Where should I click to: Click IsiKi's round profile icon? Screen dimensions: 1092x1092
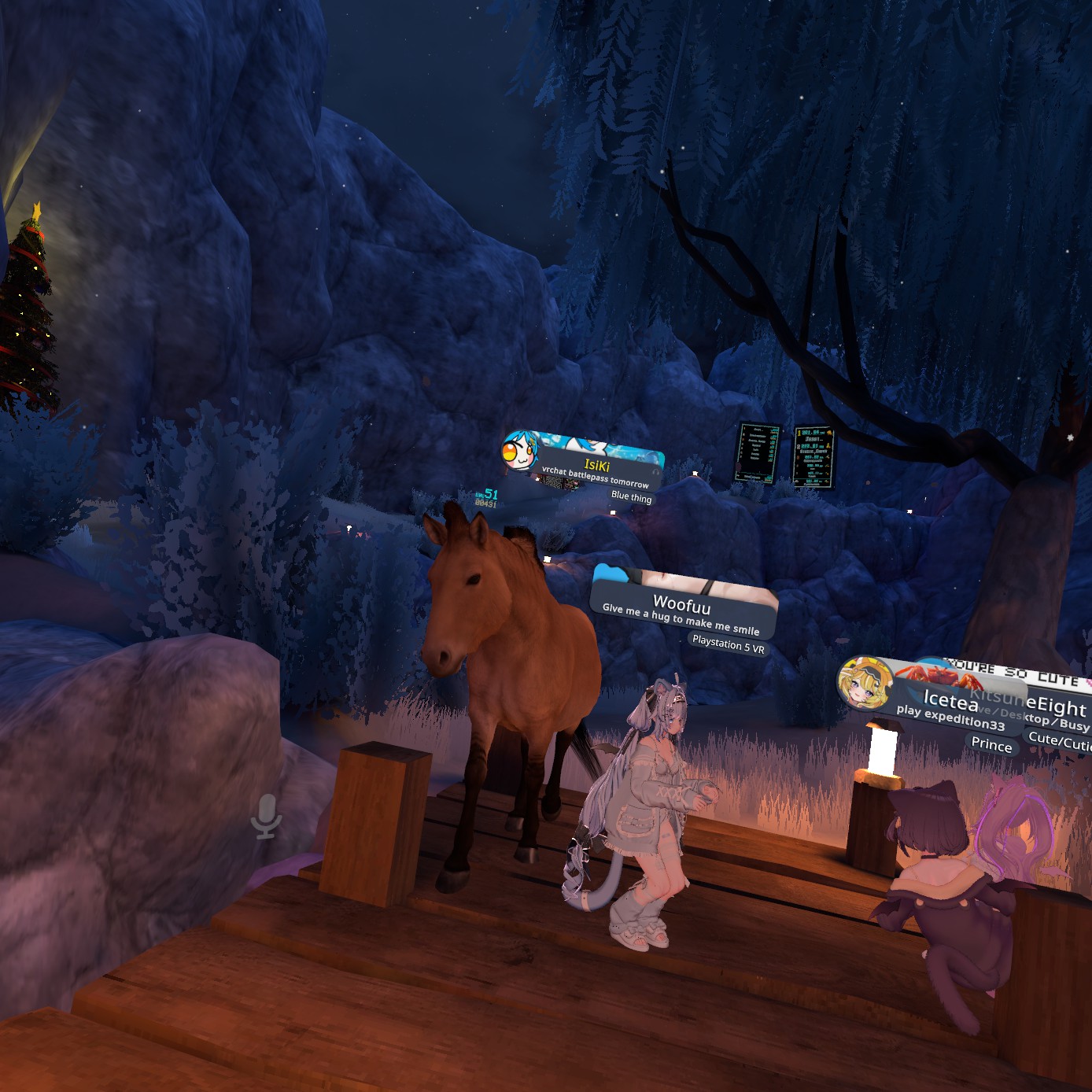point(520,452)
